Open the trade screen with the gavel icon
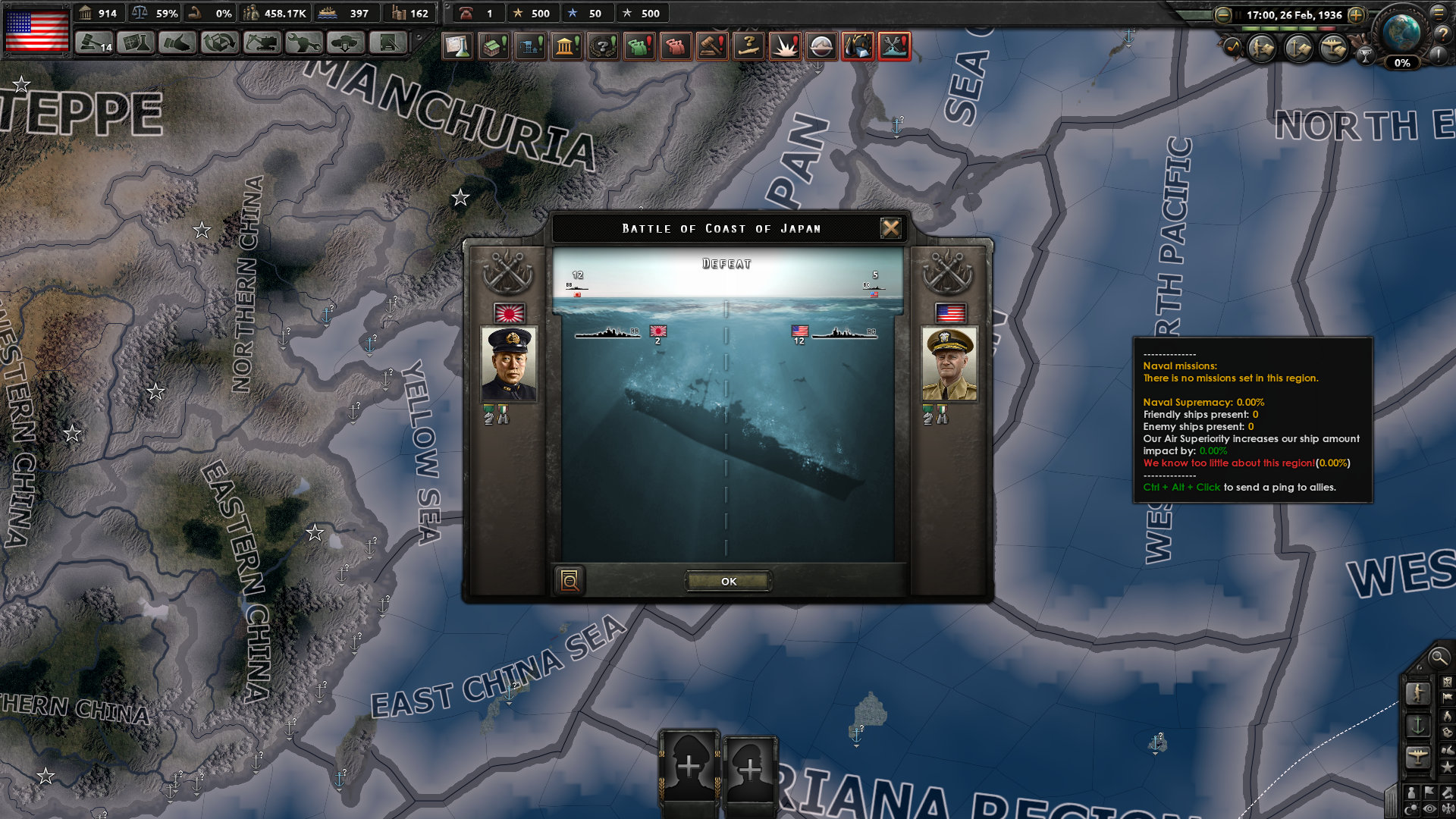Viewport: 1456px width, 819px height. click(x=711, y=46)
